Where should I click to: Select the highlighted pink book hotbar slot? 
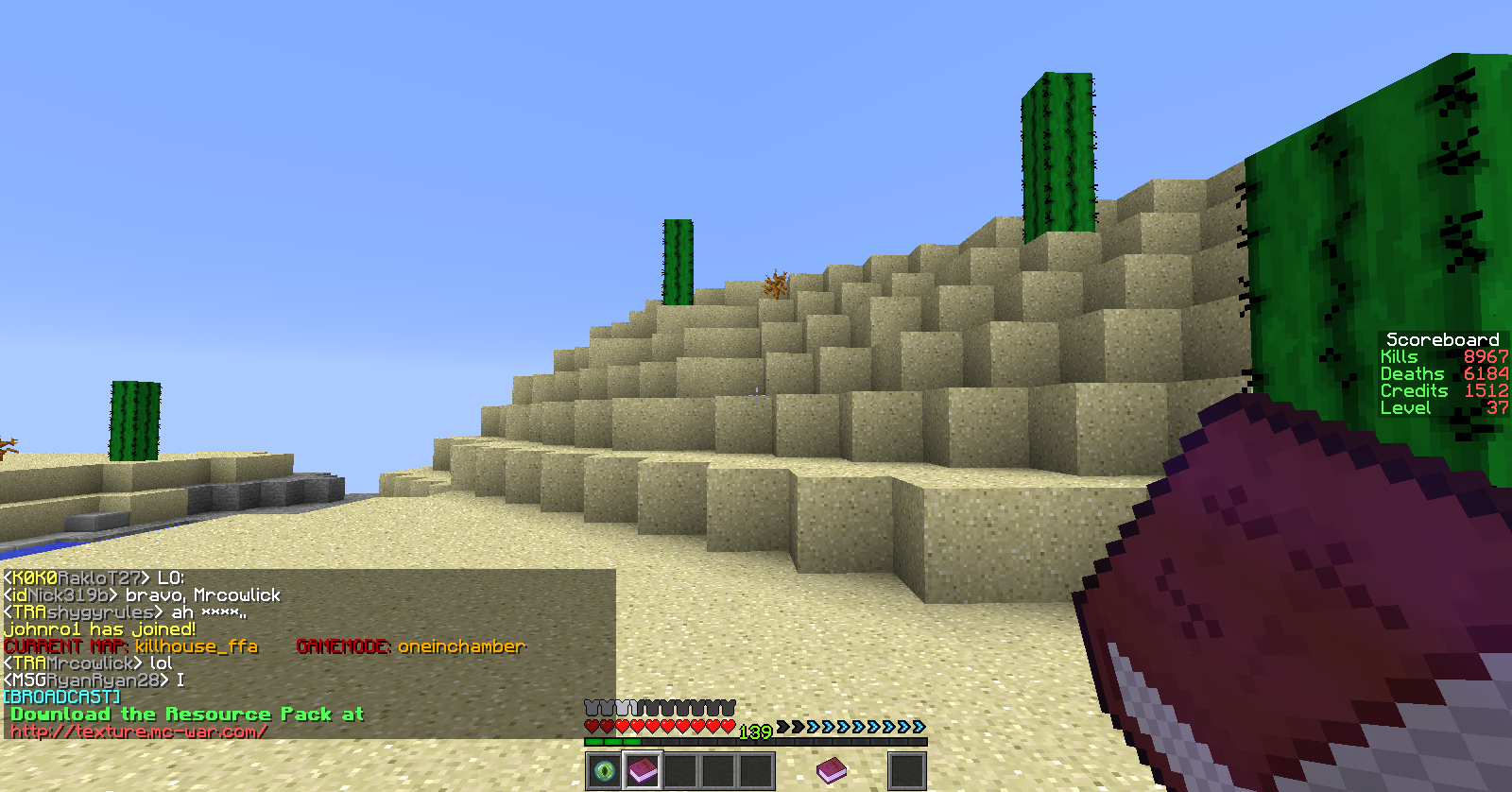pyautogui.click(x=643, y=771)
